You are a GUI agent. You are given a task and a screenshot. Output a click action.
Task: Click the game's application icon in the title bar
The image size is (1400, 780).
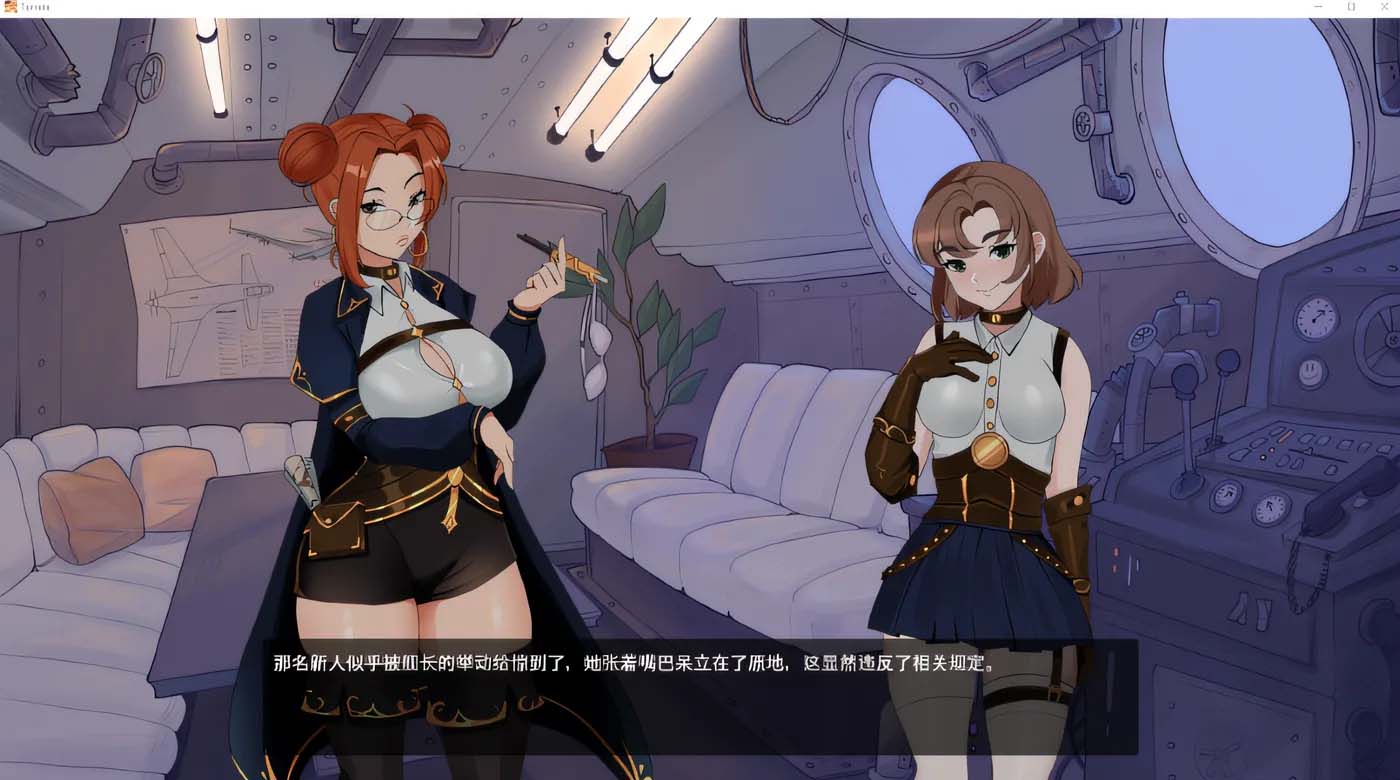click(10, 7)
